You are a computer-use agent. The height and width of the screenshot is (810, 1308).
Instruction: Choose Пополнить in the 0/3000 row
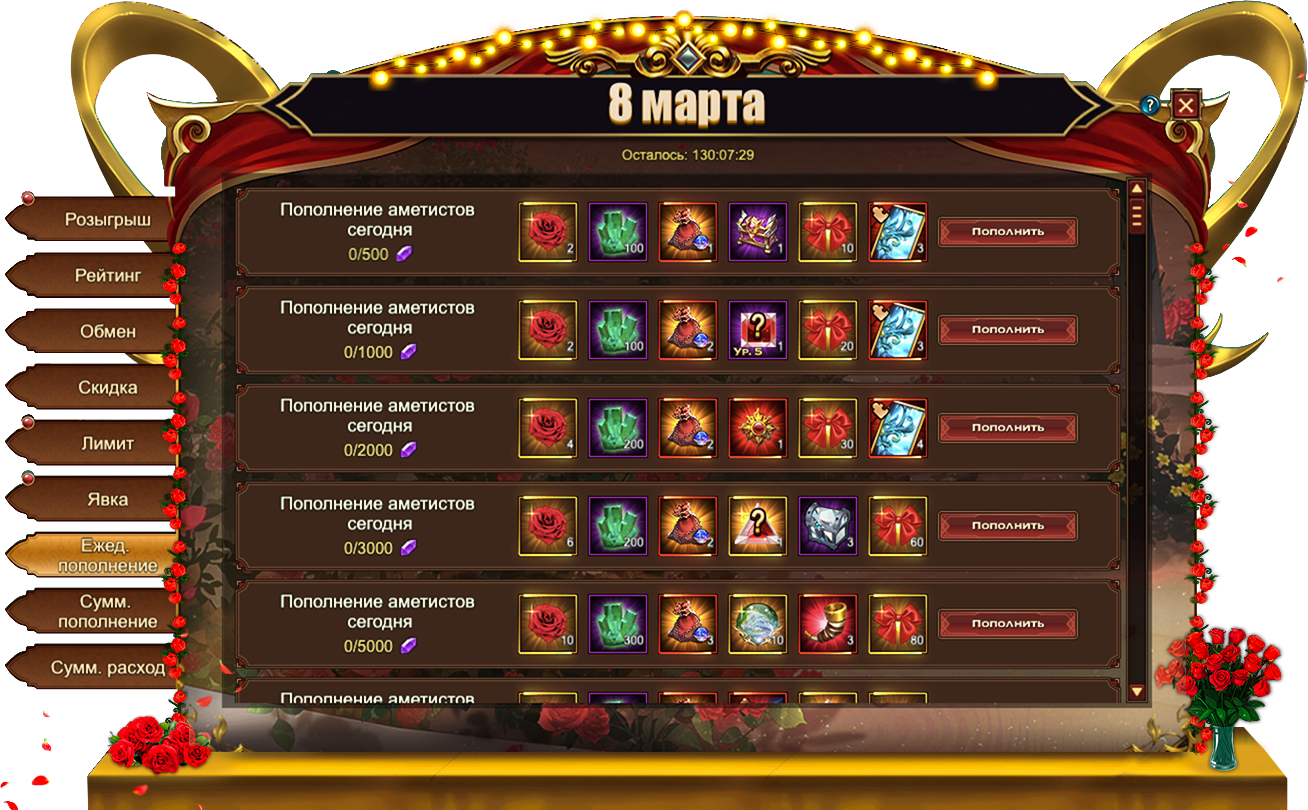point(1008,526)
